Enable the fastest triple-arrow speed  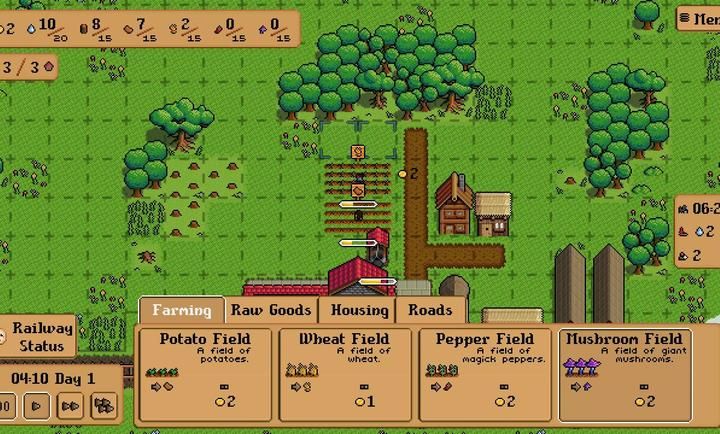(x=103, y=406)
